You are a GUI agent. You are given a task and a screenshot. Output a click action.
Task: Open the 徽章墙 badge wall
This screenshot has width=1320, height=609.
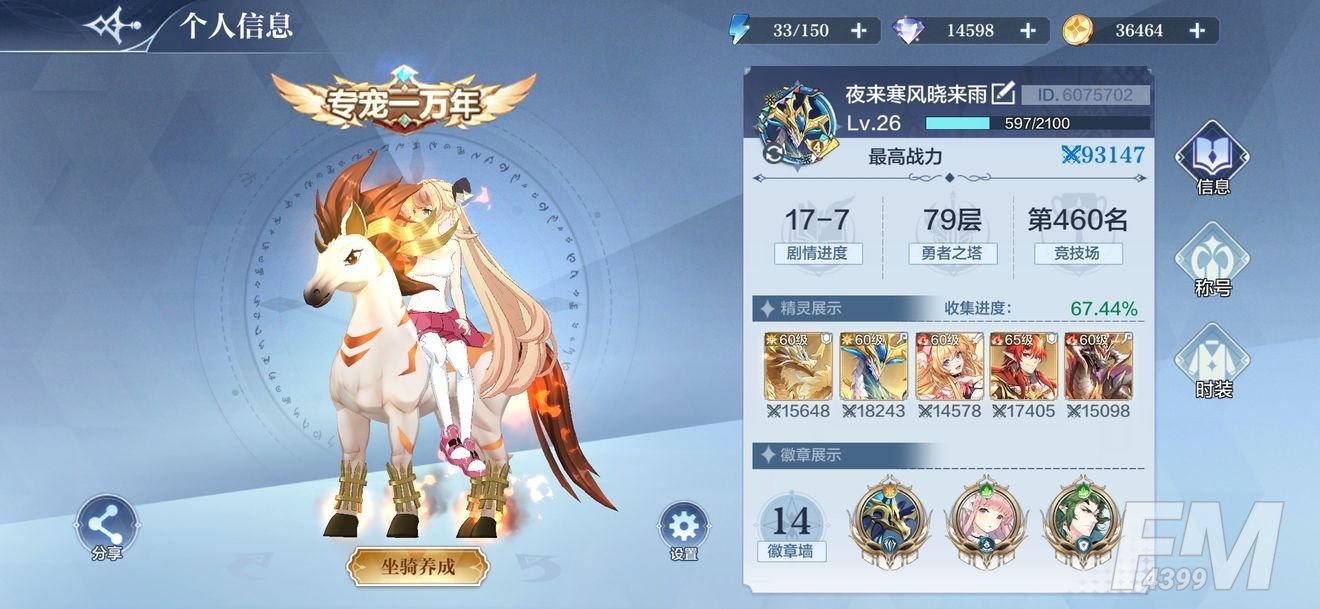coord(791,526)
